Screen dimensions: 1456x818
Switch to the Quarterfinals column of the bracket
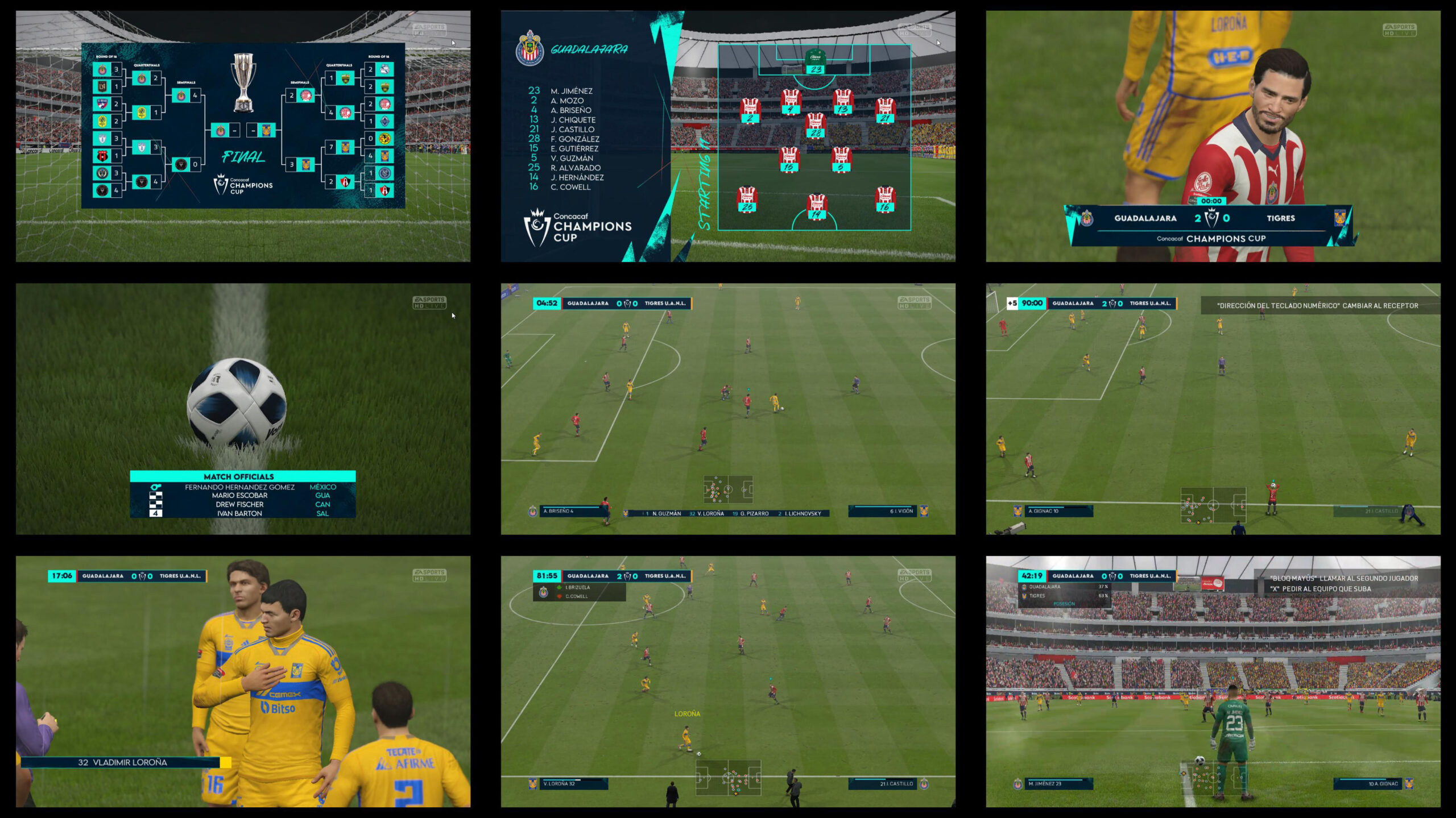click(x=146, y=65)
